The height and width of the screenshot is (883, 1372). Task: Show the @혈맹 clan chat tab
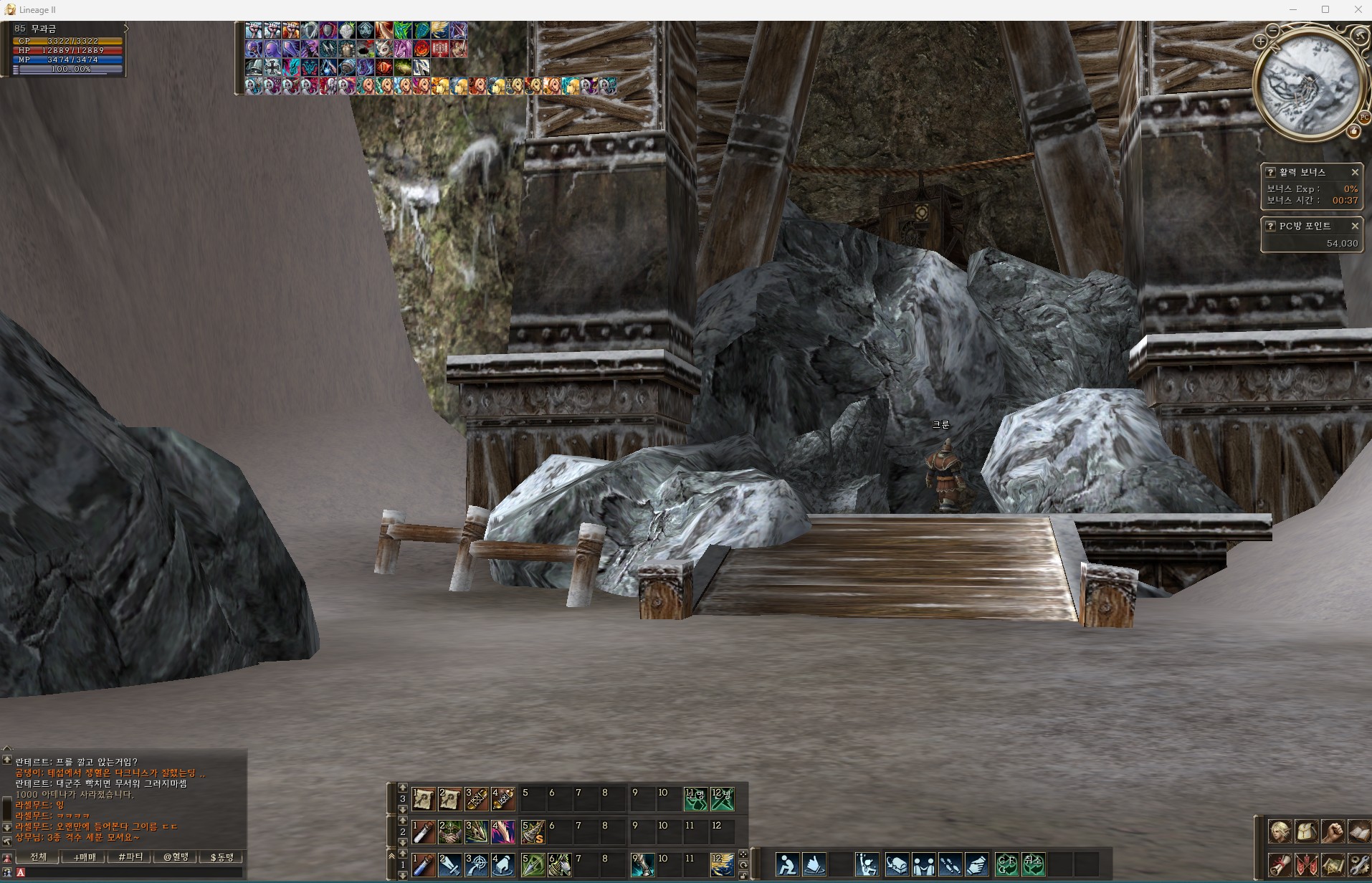pyautogui.click(x=176, y=857)
